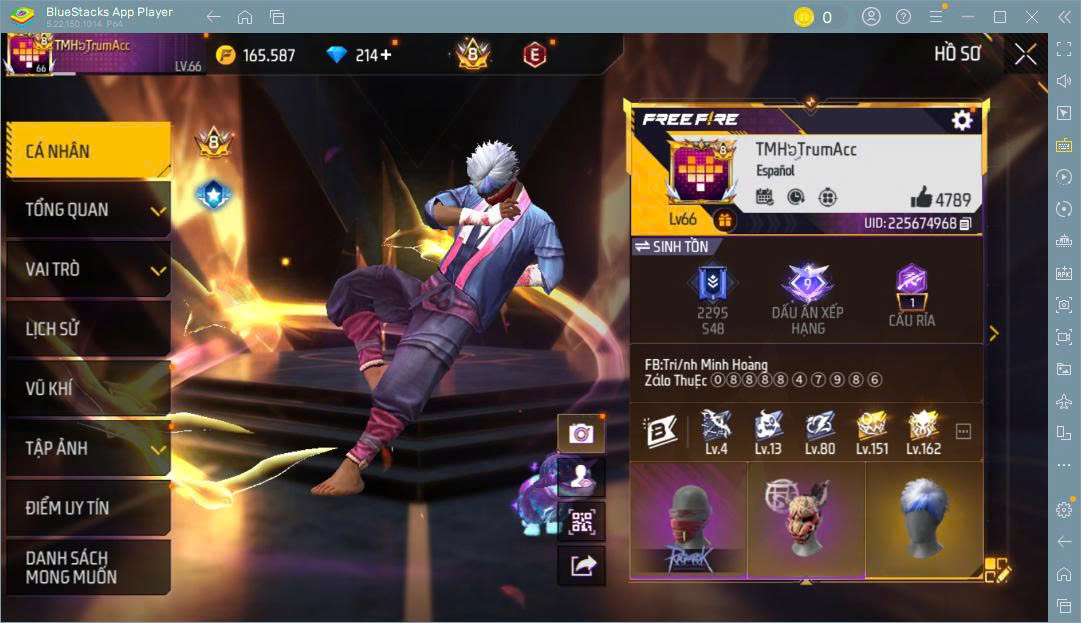Copy the UID number

click(x=966, y=223)
